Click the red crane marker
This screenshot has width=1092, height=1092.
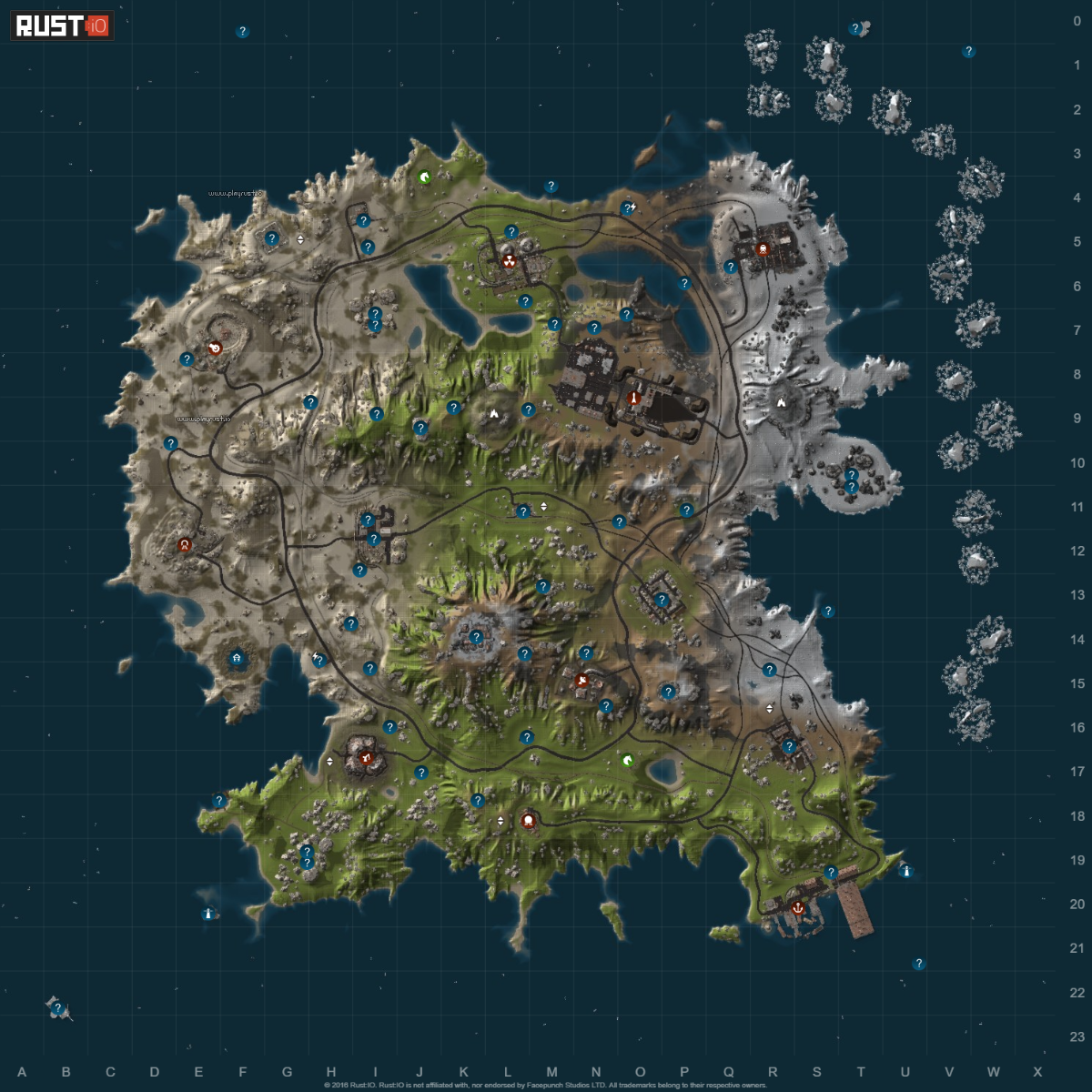(x=366, y=757)
